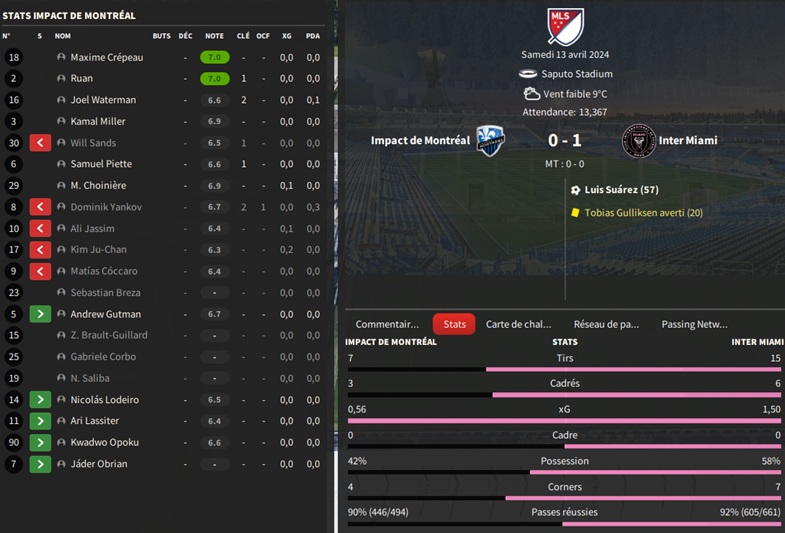Choose Andrew Gutman in the list

tap(103, 314)
